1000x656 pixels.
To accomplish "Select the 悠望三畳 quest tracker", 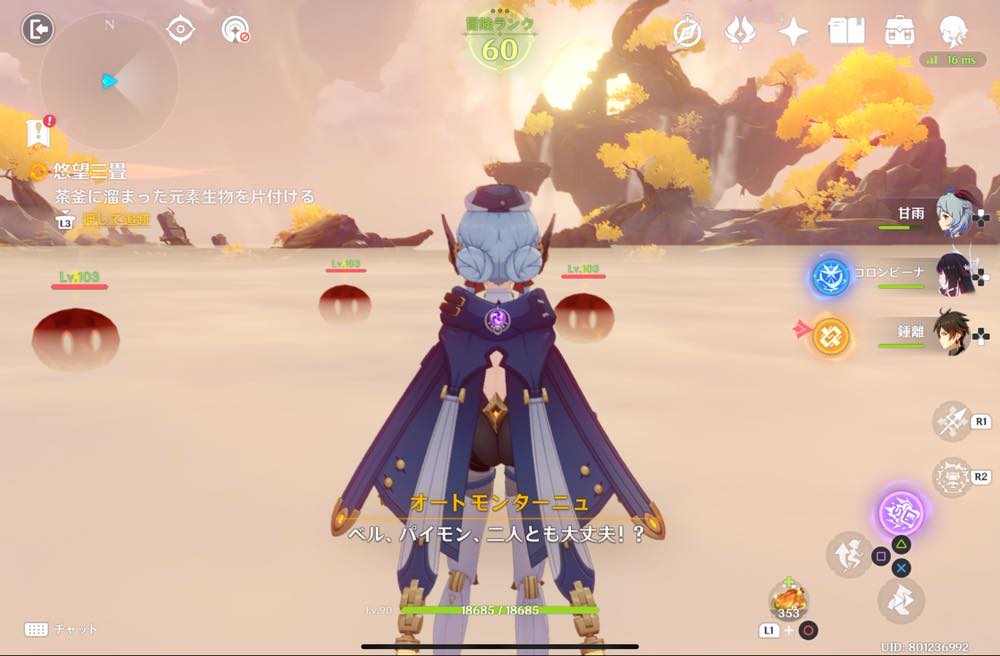I will click(x=90, y=172).
